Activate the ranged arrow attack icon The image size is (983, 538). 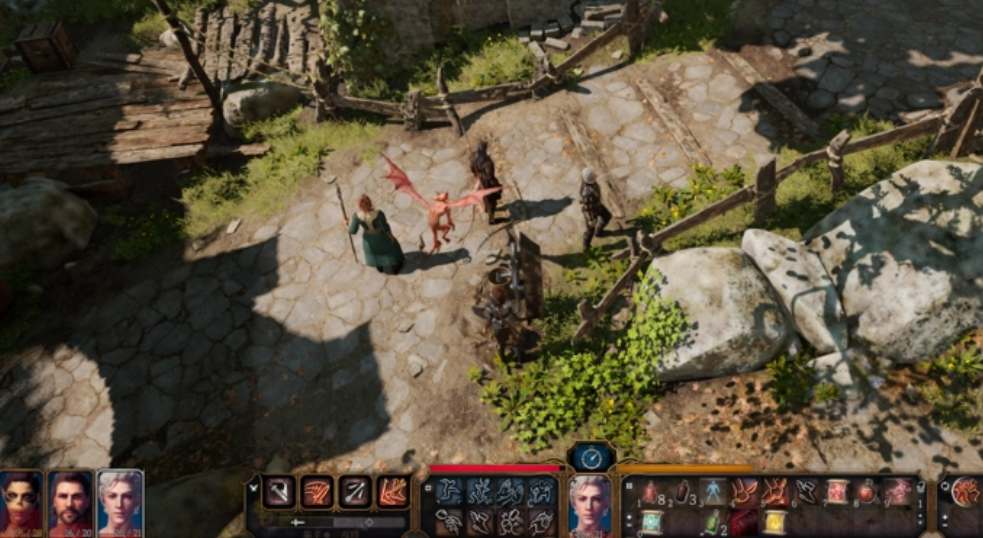[355, 491]
